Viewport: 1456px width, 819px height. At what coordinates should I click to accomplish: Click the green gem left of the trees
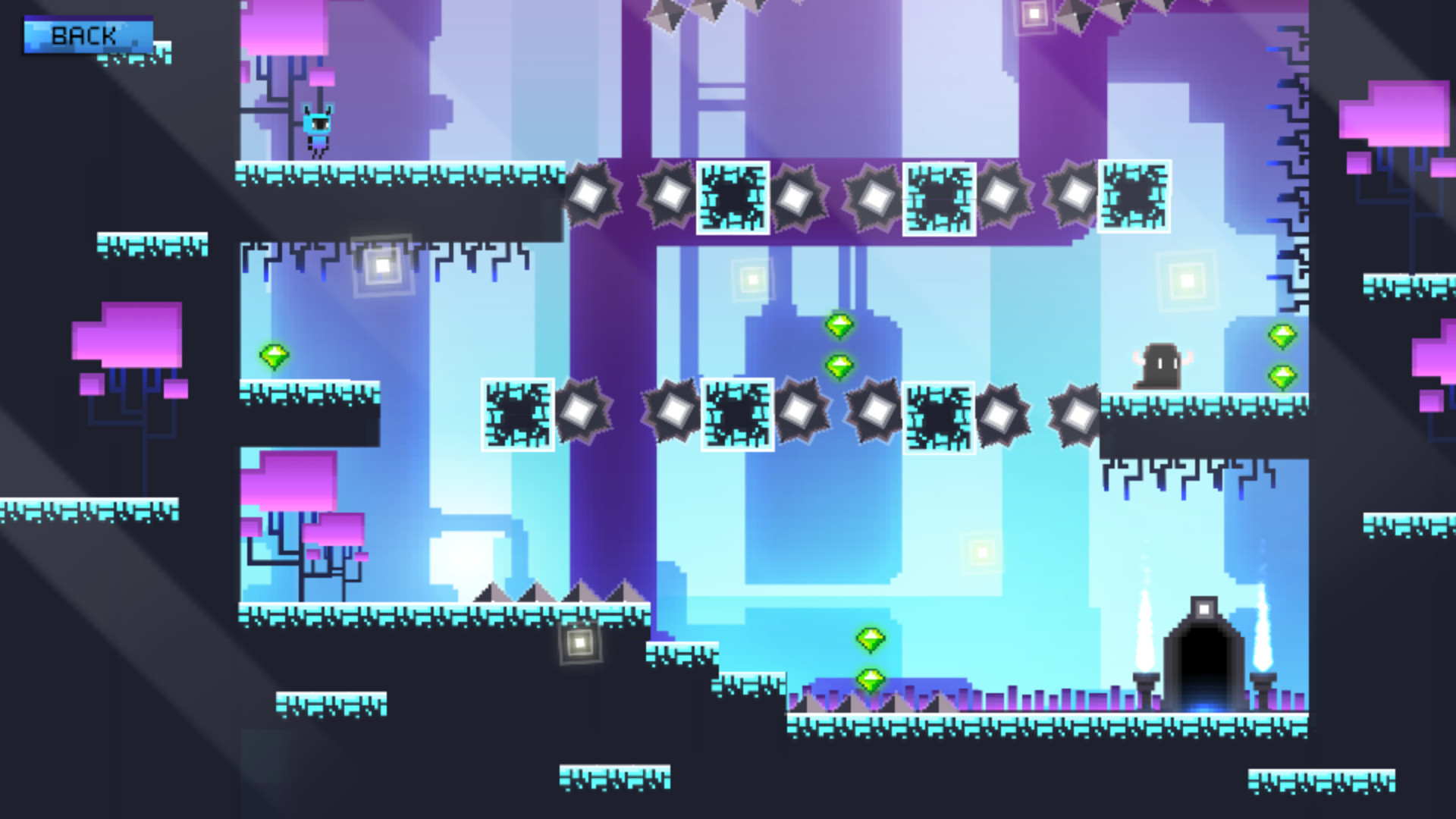coord(275,355)
